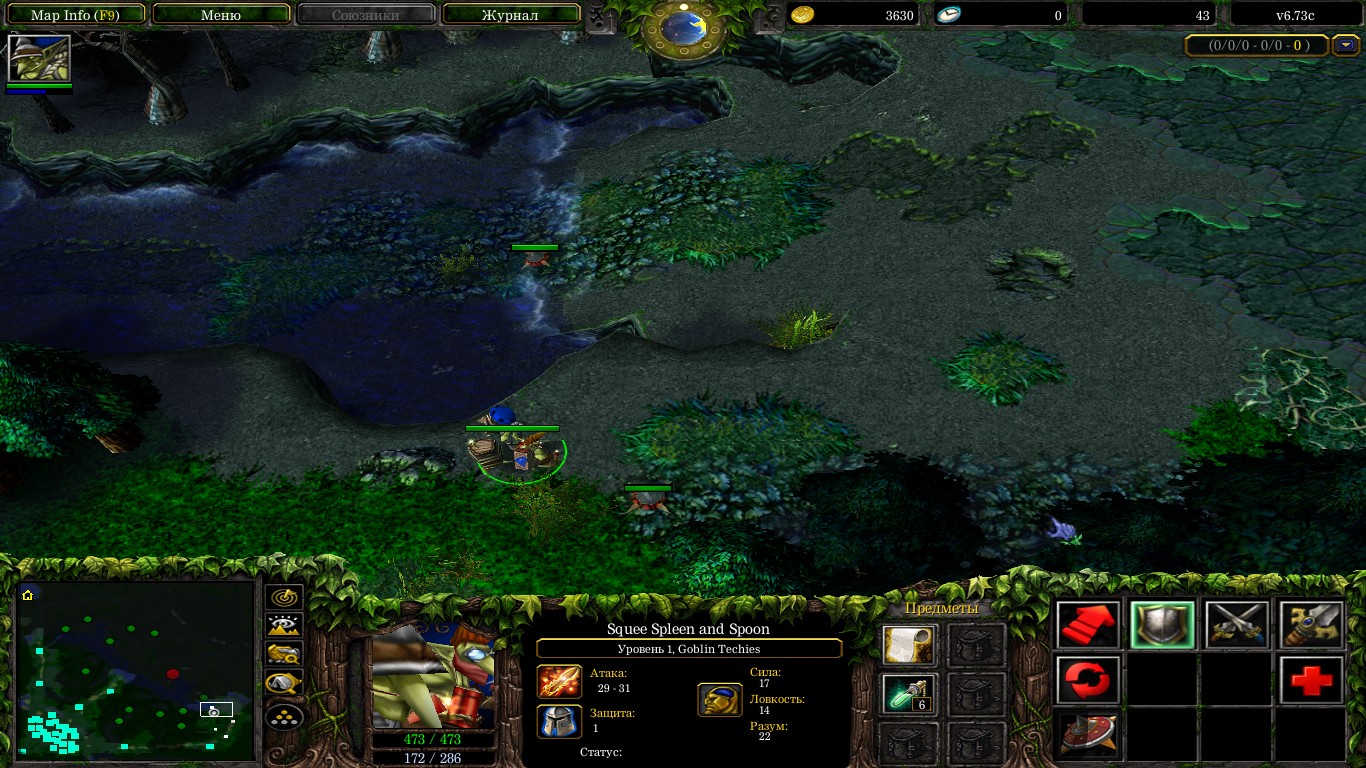Click the minimap

136,668
